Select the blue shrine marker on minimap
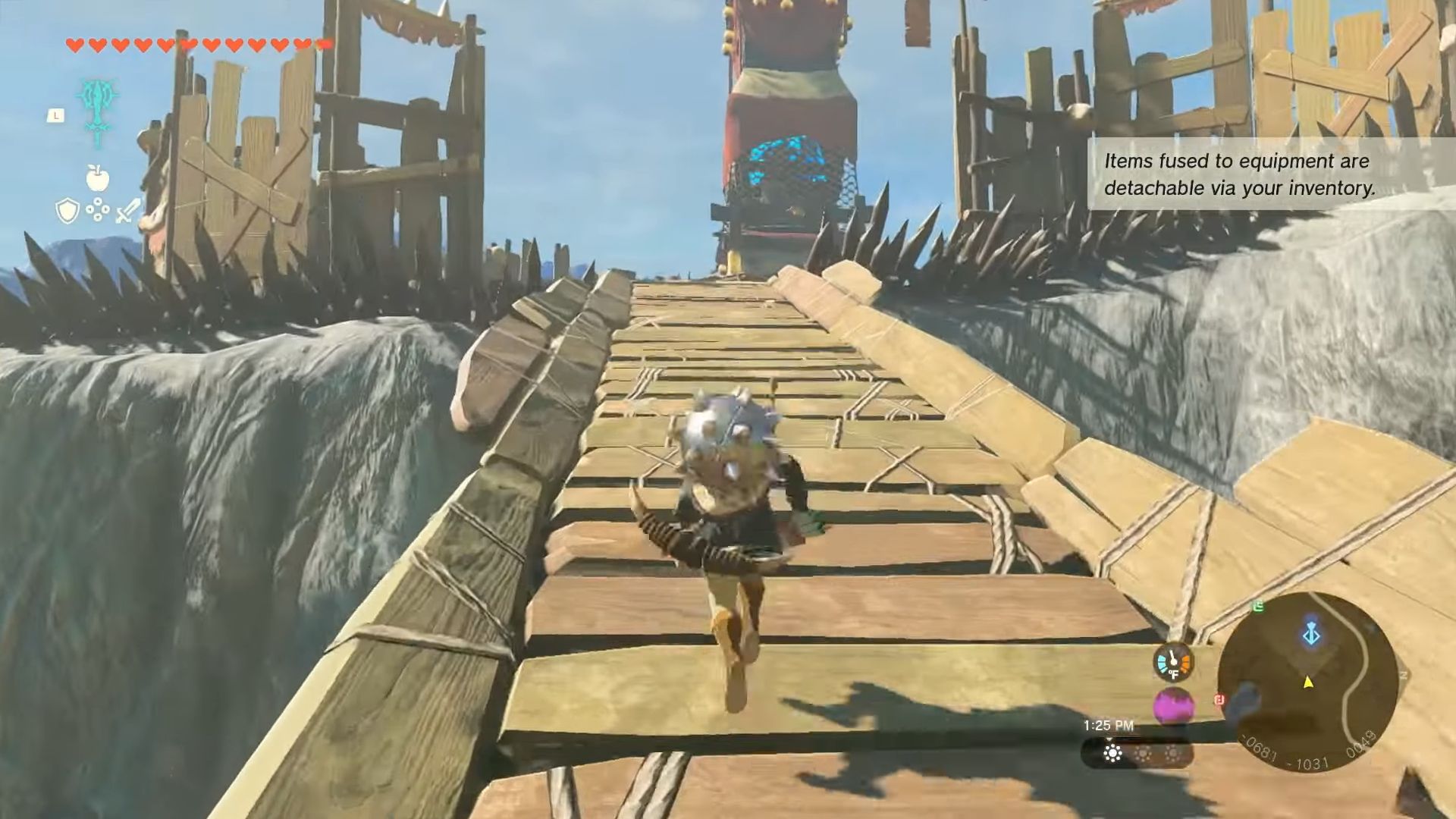 tap(1311, 634)
